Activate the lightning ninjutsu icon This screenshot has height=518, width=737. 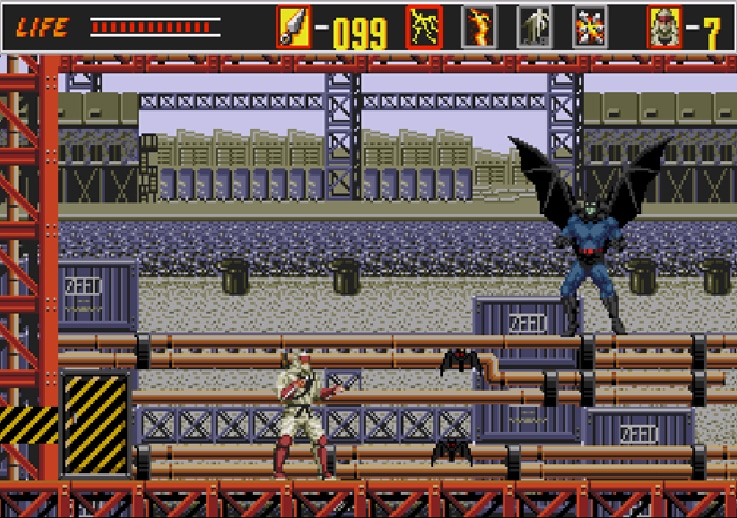click(424, 27)
